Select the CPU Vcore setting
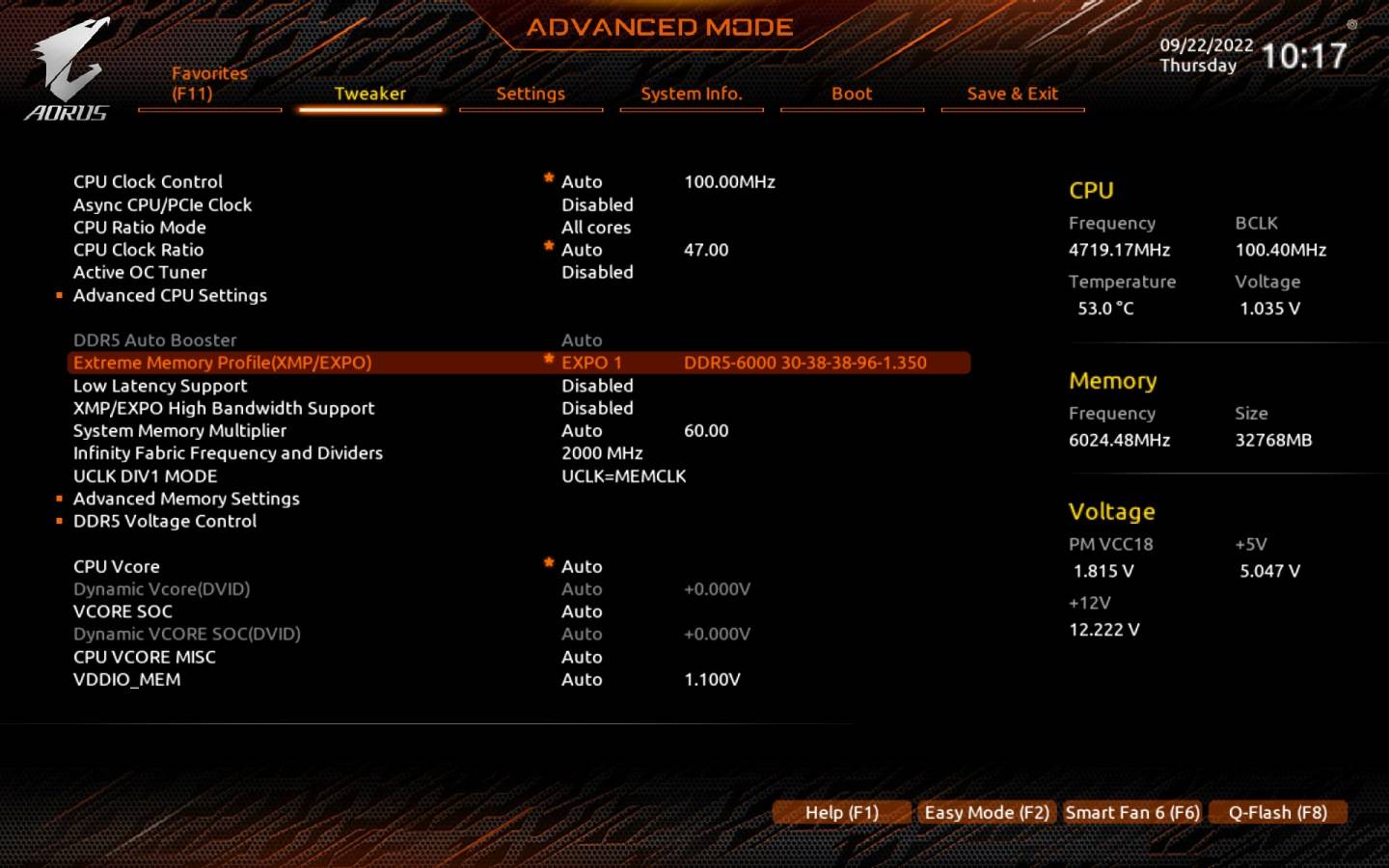The width and height of the screenshot is (1389, 868). 117,567
